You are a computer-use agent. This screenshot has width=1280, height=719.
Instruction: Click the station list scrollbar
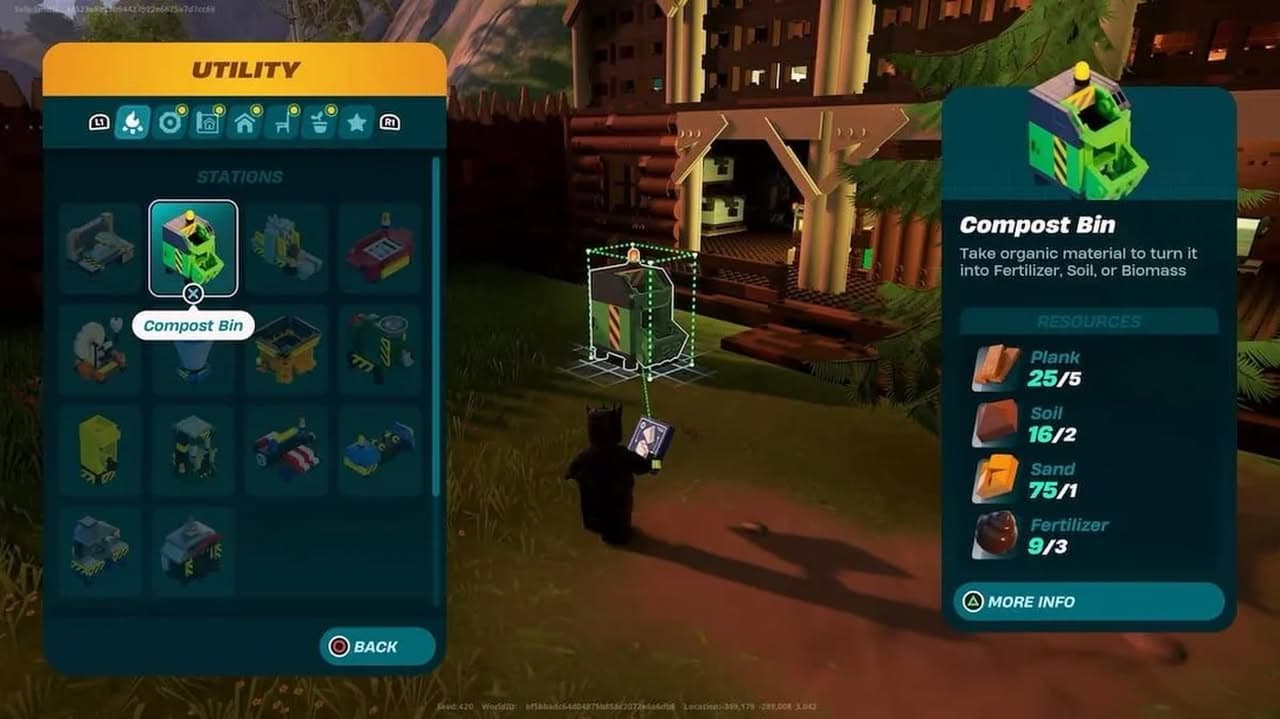coord(436,330)
